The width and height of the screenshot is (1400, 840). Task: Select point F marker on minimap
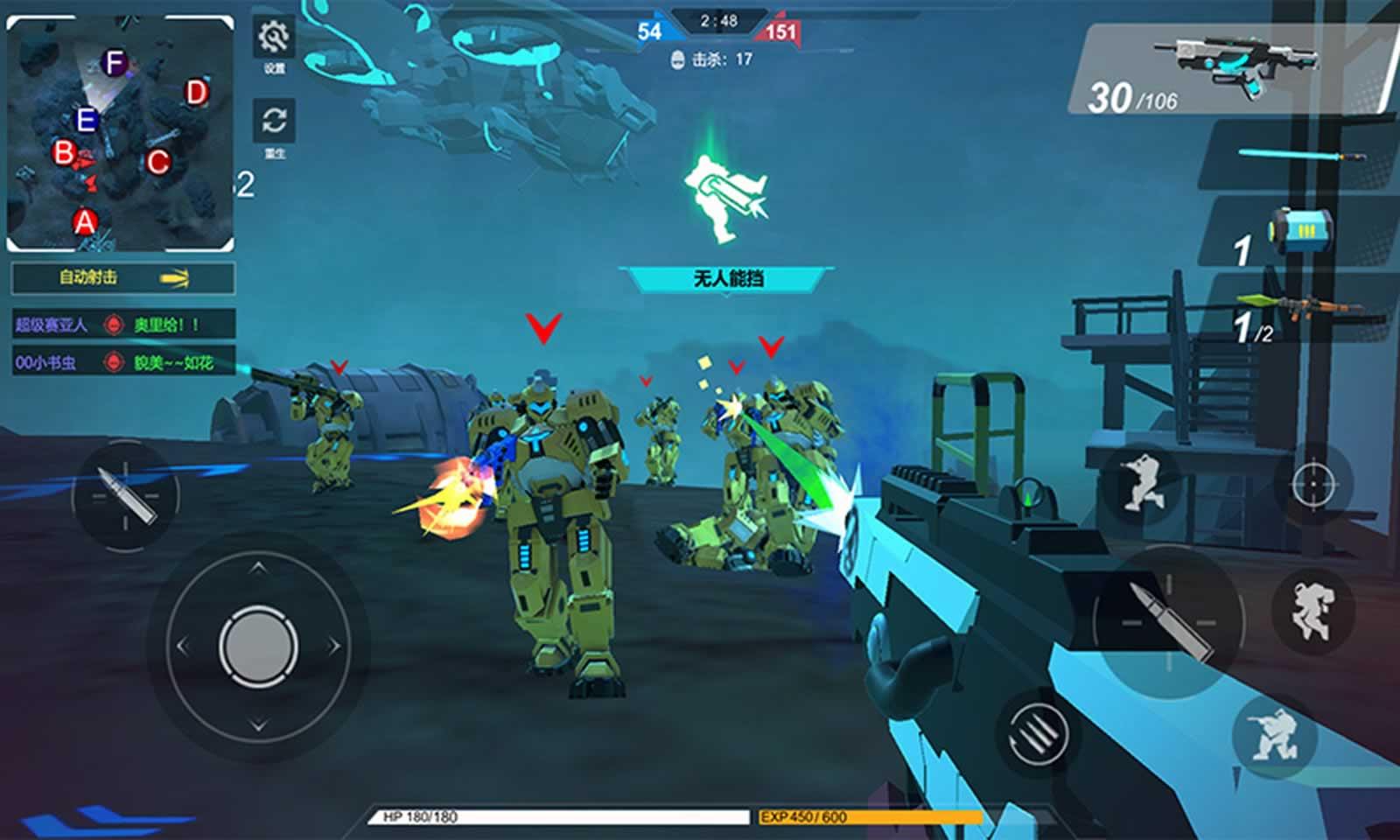114,63
